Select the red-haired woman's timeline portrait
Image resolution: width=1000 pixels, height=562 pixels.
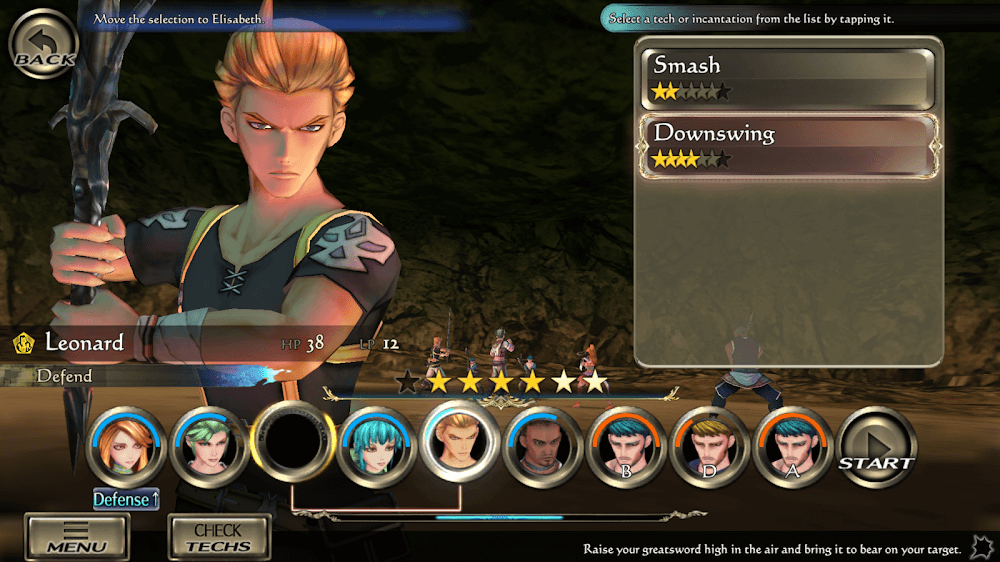pos(125,447)
